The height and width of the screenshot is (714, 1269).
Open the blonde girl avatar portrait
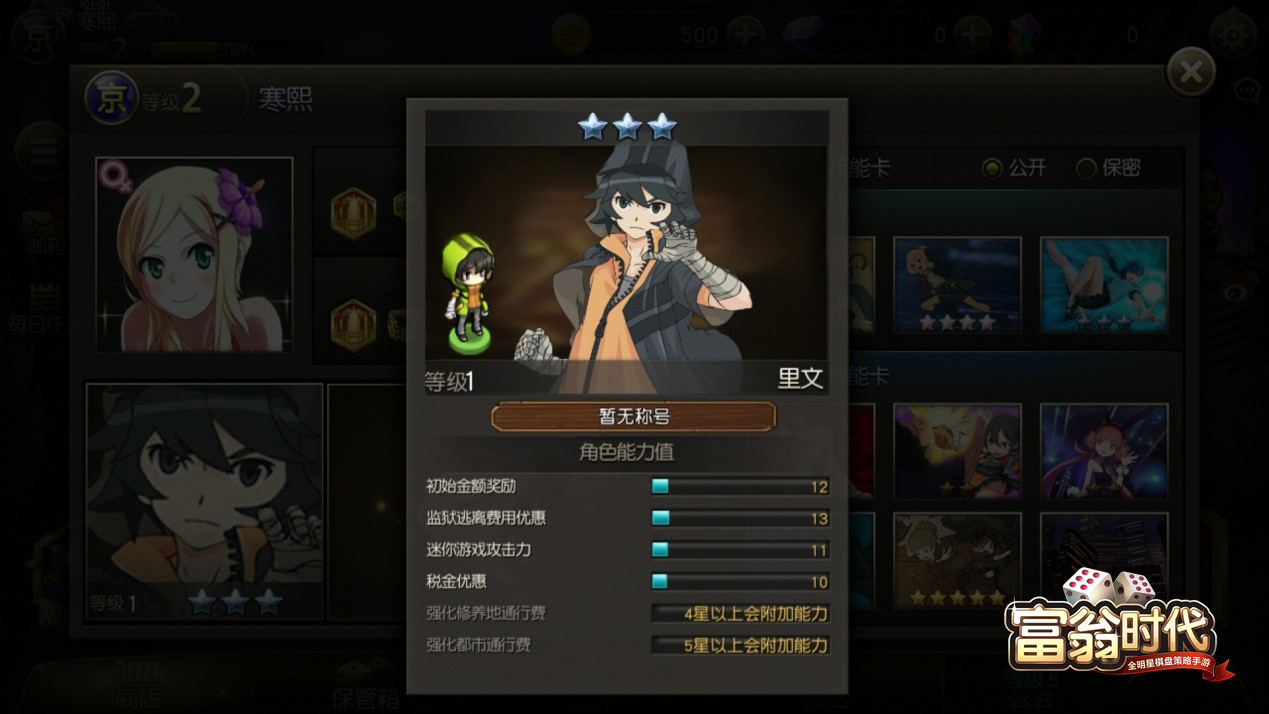pyautogui.click(x=194, y=254)
